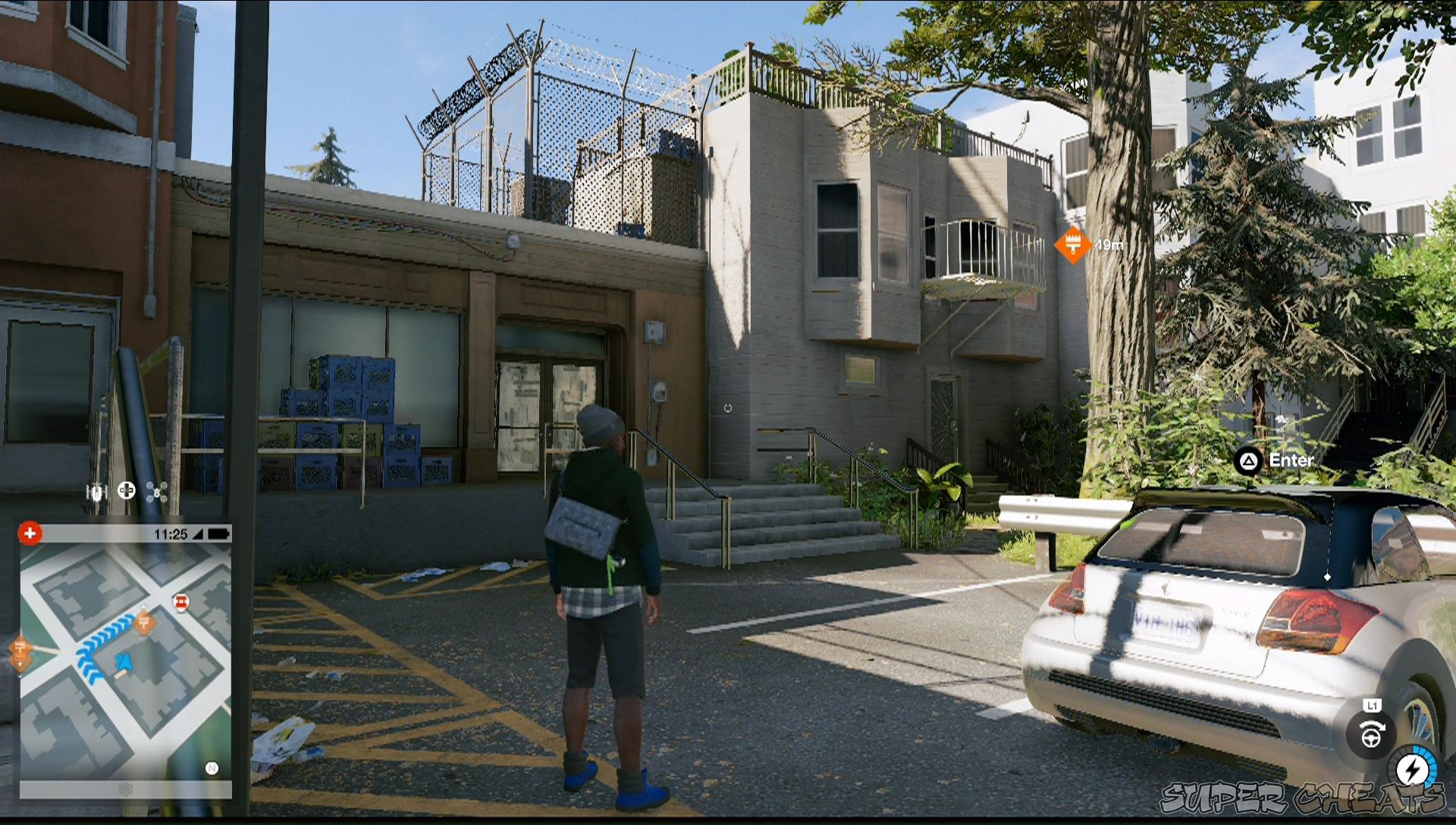
Task: Click the red bus stop icon on the minimap
Action: [181, 601]
